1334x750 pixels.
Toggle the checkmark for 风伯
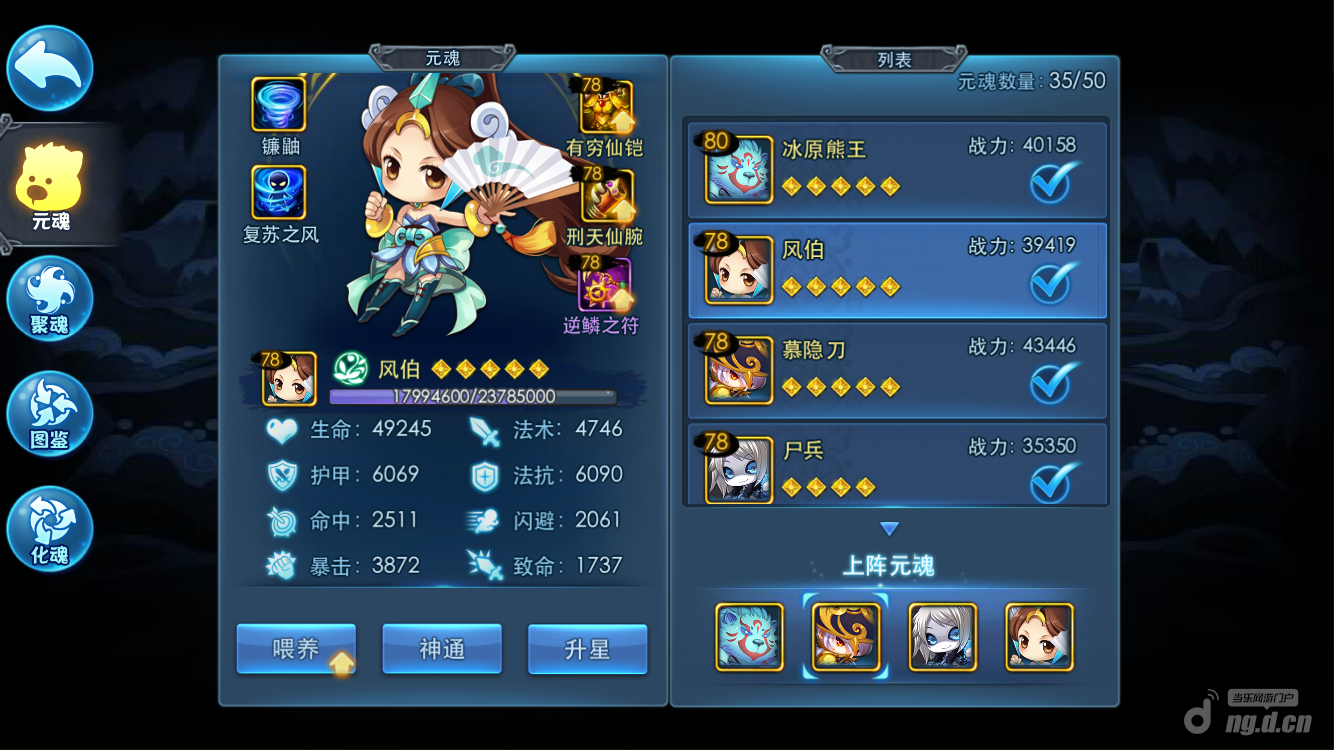click(1052, 283)
